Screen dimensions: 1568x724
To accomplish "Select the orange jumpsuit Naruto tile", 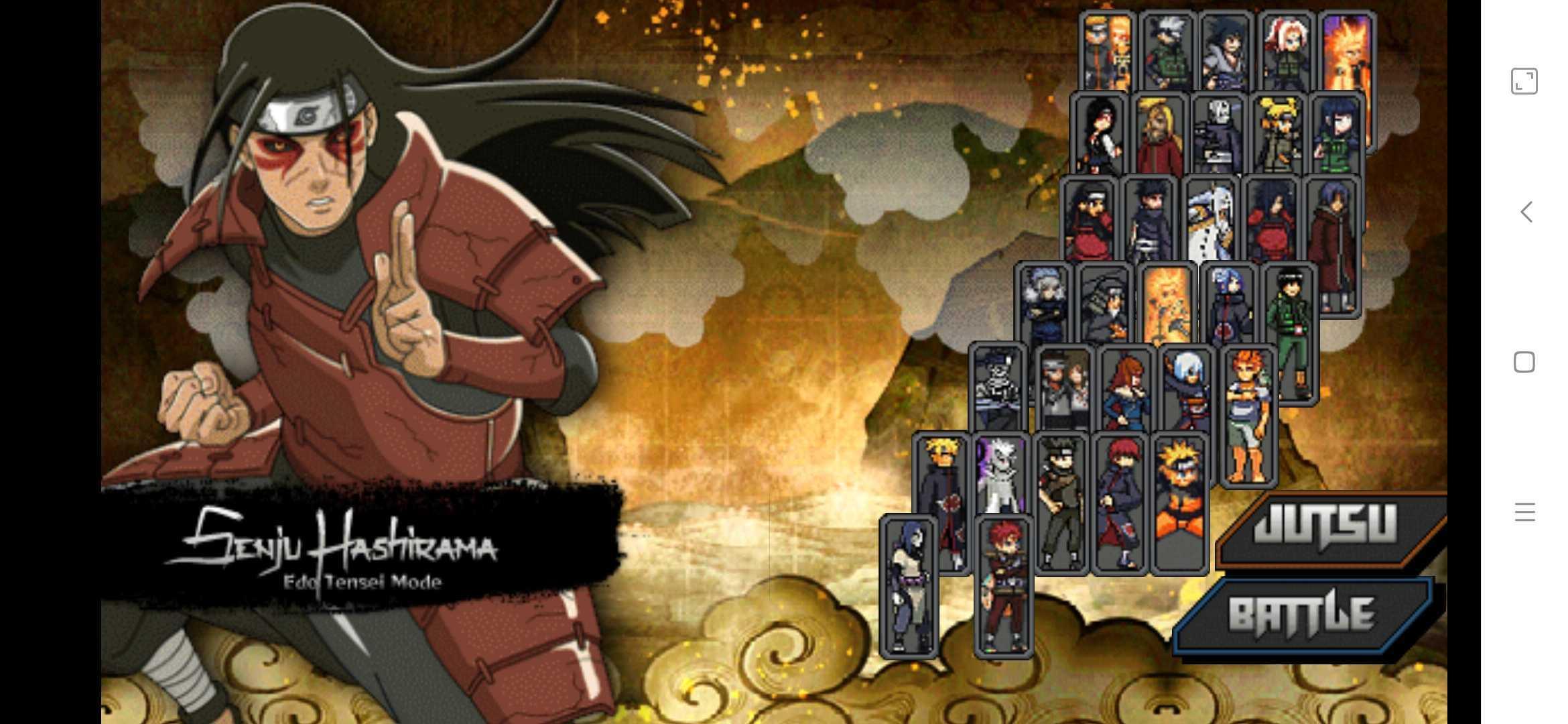I will click(x=1179, y=503).
